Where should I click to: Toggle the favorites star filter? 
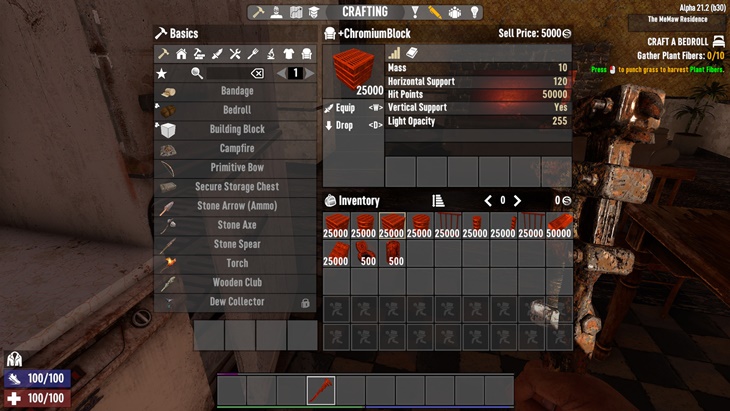click(162, 74)
